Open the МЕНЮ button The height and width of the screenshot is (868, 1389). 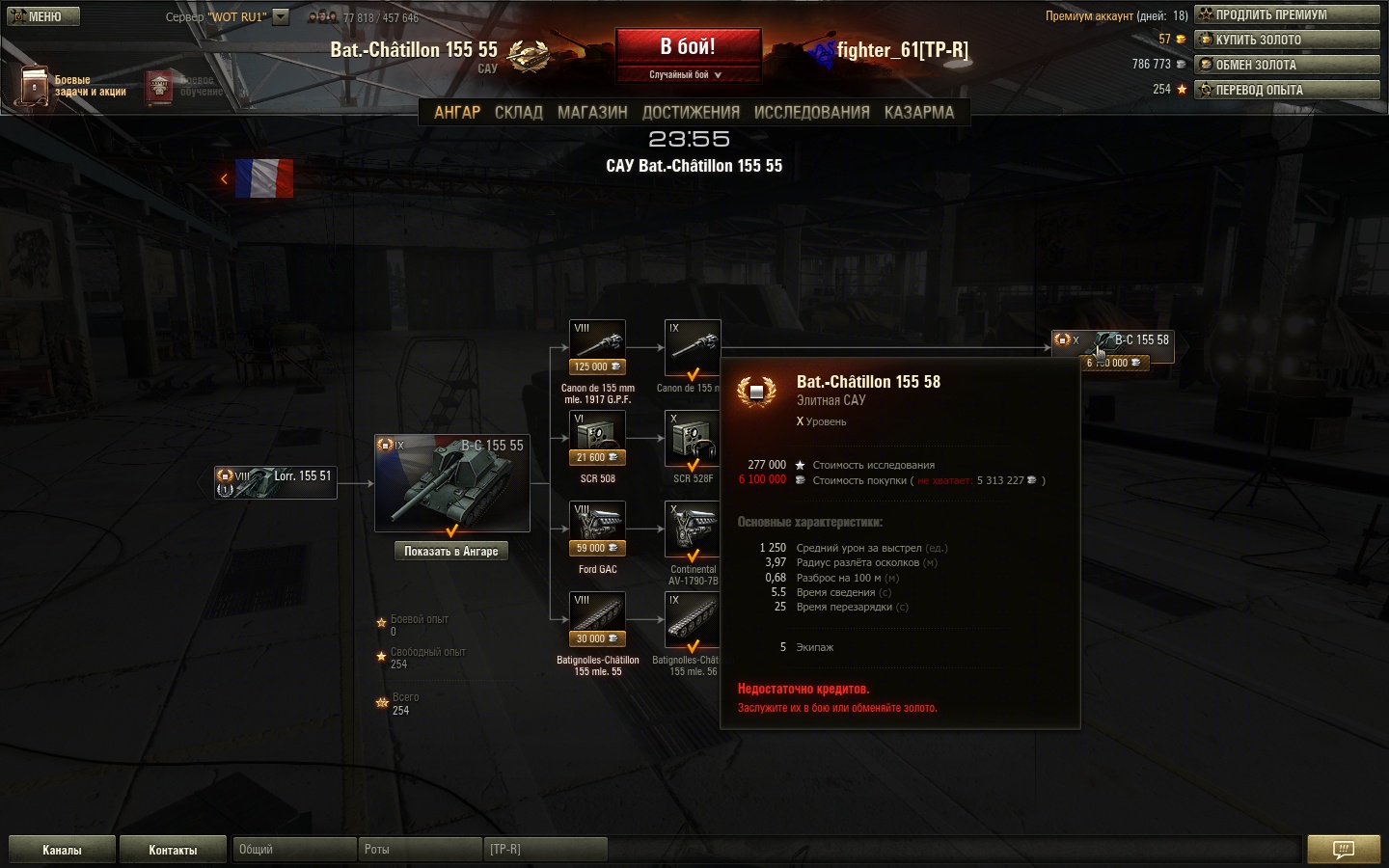[43, 16]
